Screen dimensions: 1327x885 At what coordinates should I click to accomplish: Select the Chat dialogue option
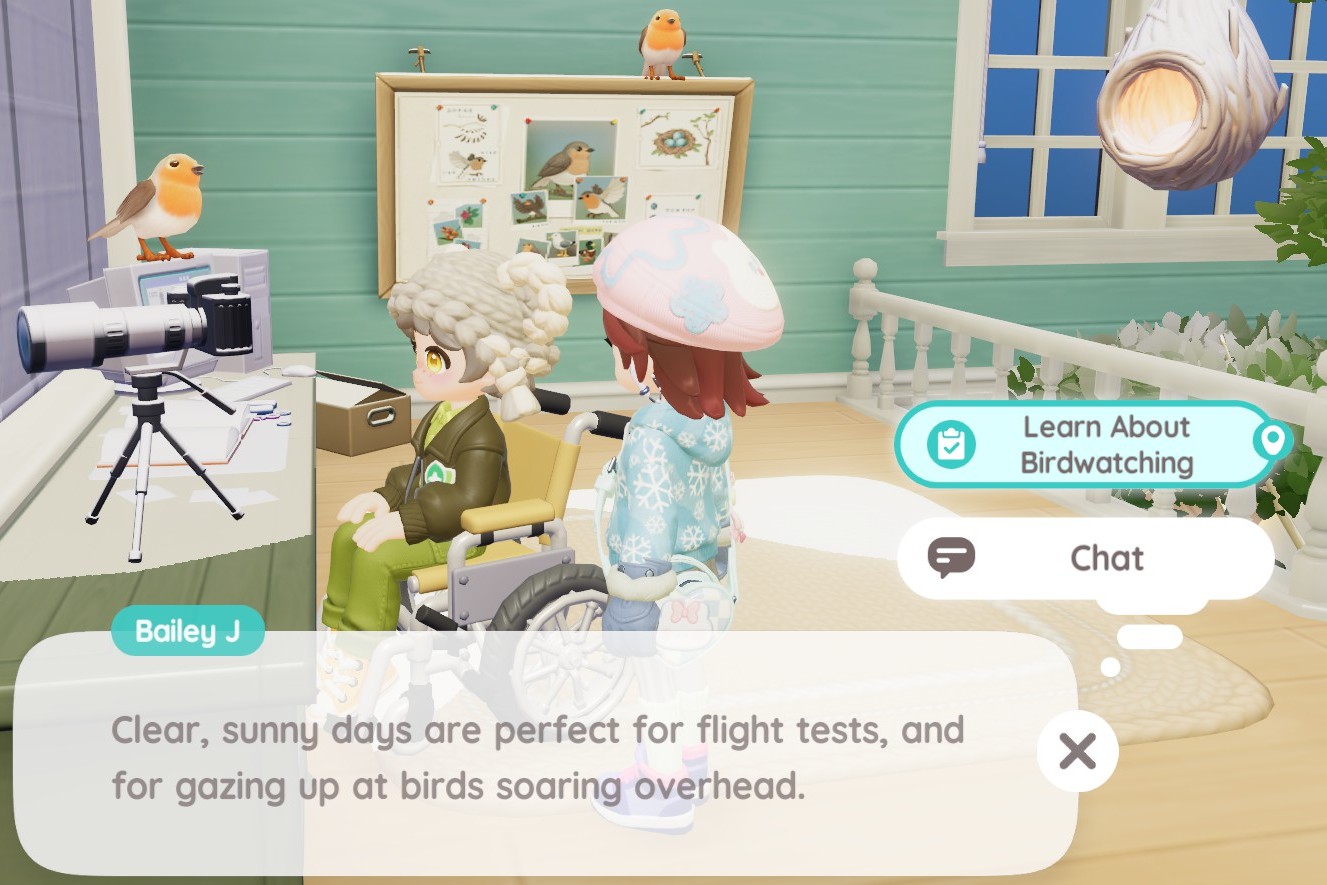tap(1085, 558)
